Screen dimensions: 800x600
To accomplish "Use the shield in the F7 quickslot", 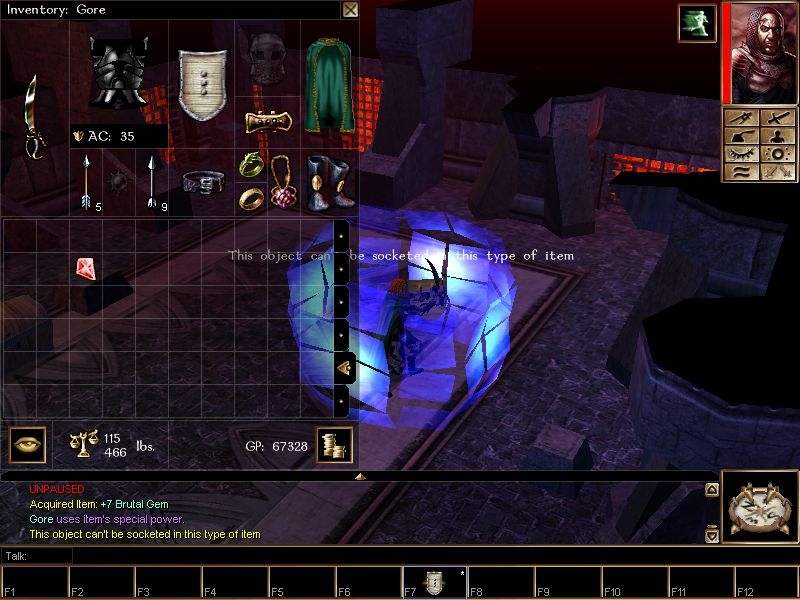I will pyautogui.click(x=434, y=582).
